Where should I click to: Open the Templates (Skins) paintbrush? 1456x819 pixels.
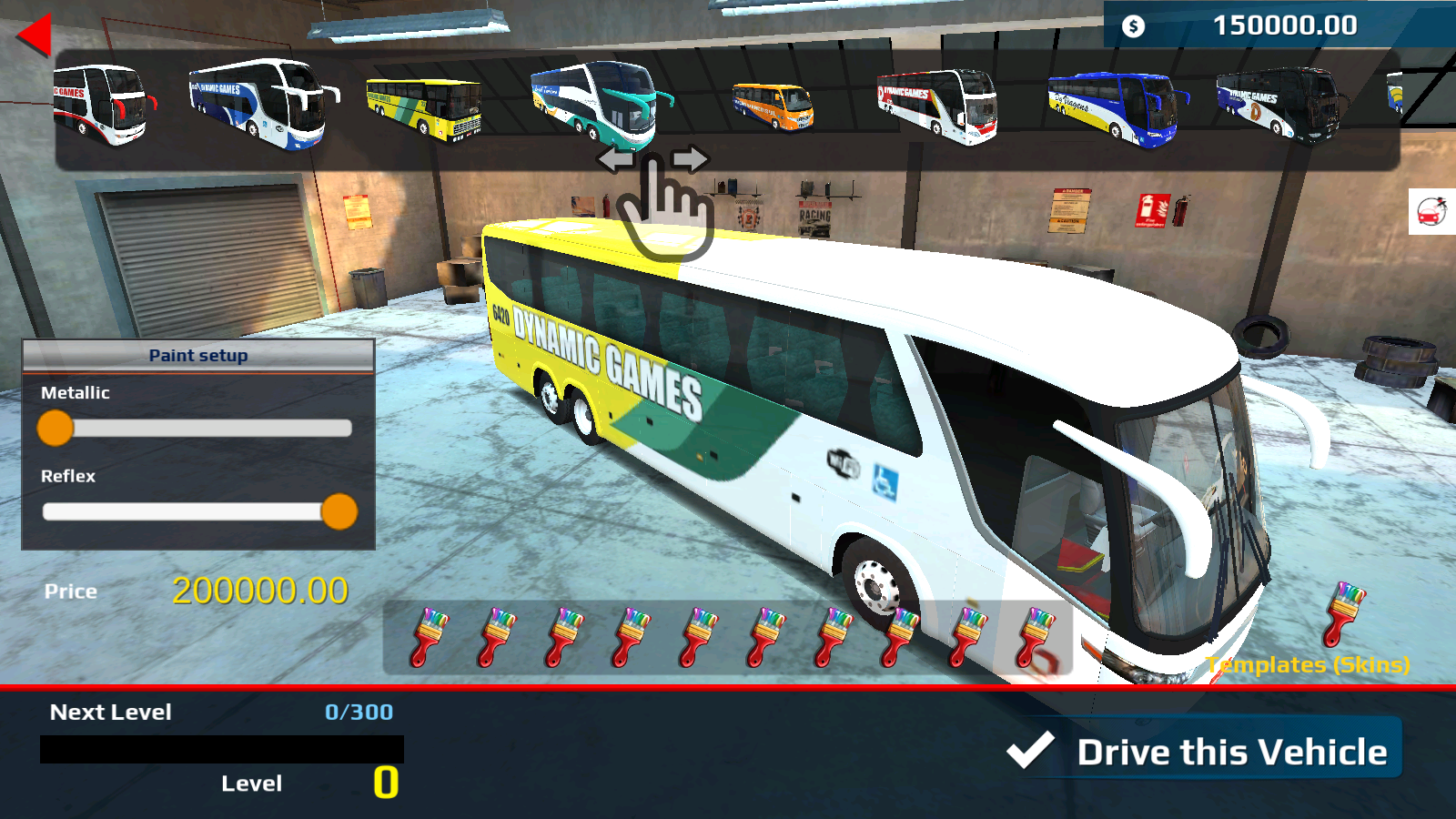pyautogui.click(x=1345, y=613)
